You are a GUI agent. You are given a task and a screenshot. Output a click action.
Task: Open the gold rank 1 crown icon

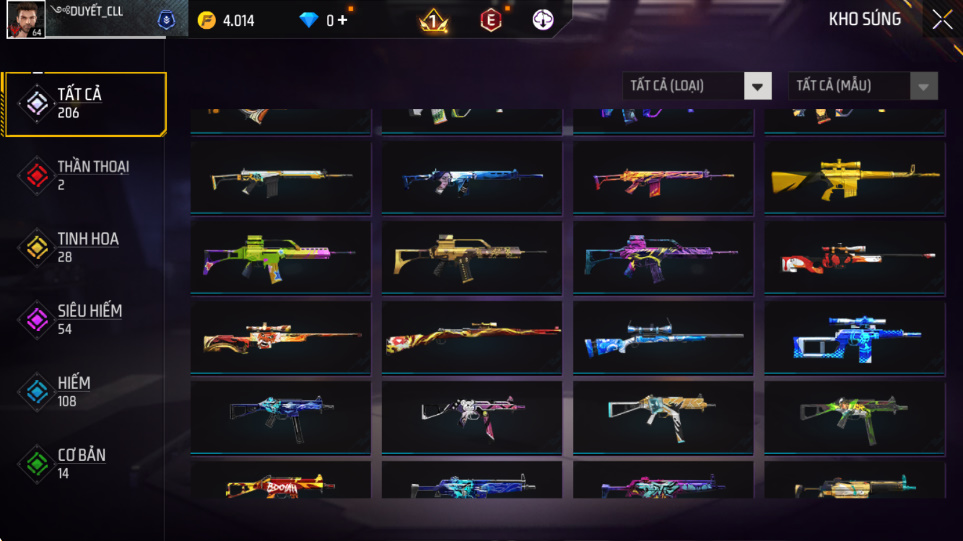[433, 20]
